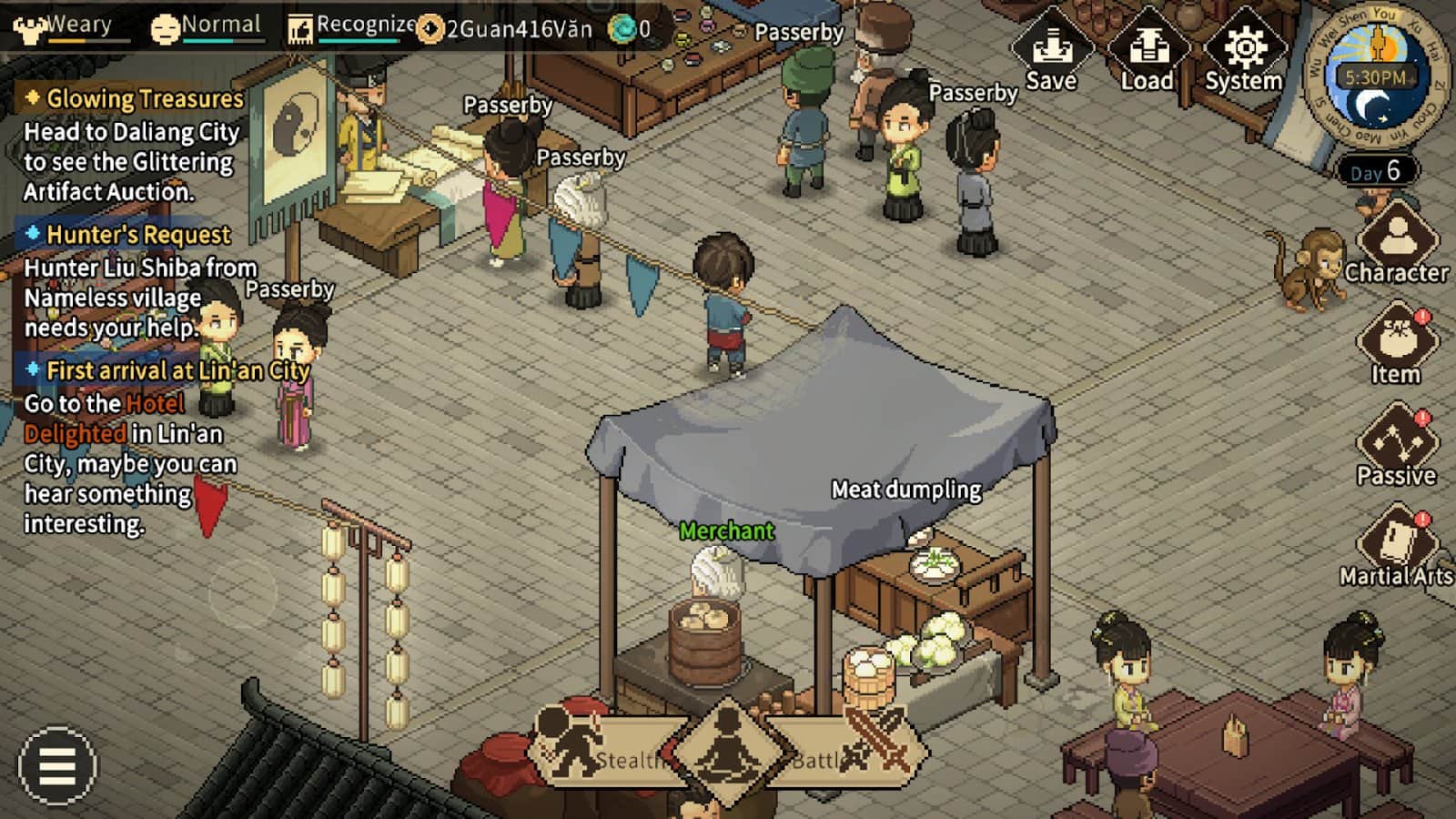This screenshot has height=819, width=1456.
Task: Tap the Normal mood status
Action: (206, 27)
